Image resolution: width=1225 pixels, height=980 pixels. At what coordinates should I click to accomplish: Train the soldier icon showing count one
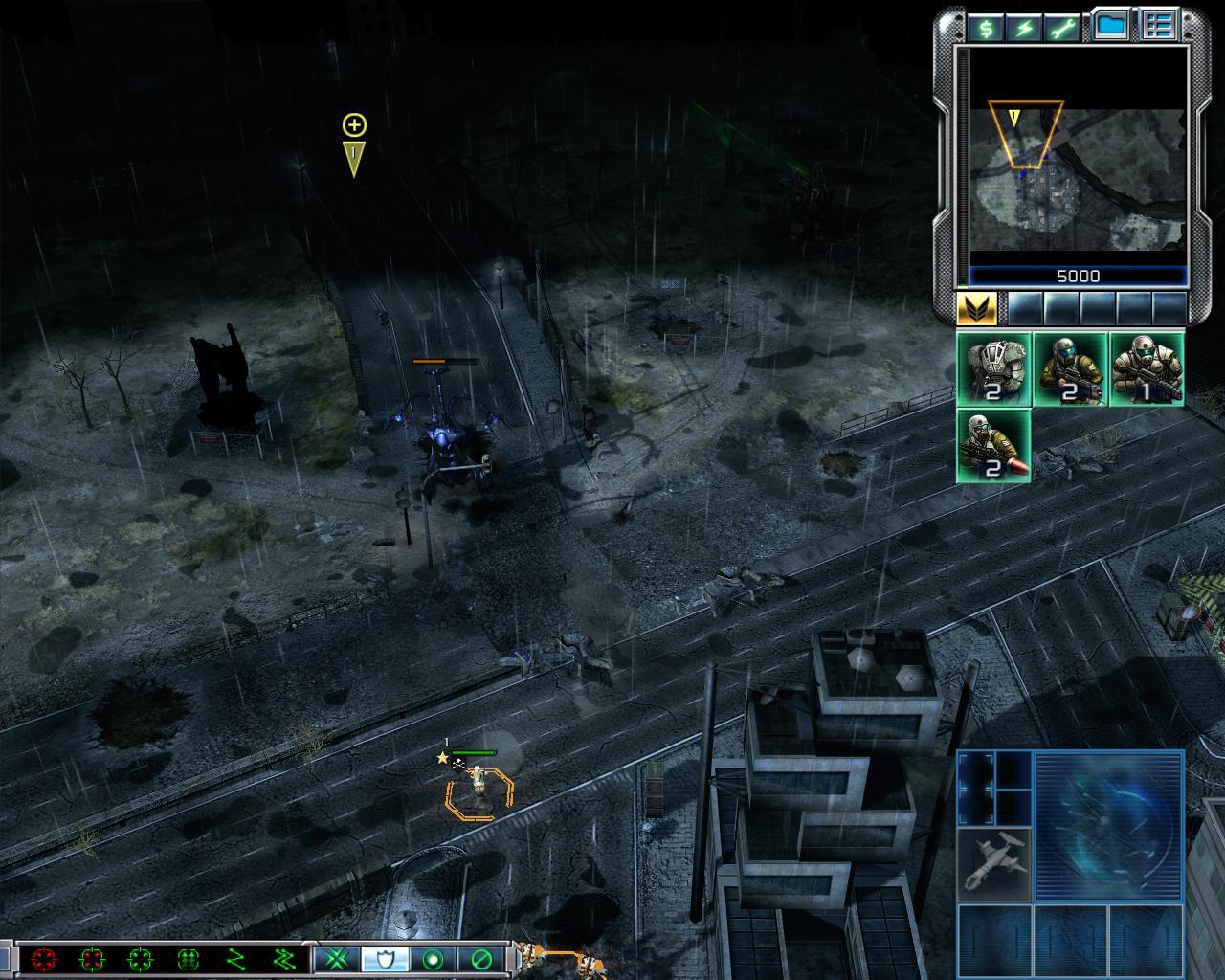point(1147,369)
